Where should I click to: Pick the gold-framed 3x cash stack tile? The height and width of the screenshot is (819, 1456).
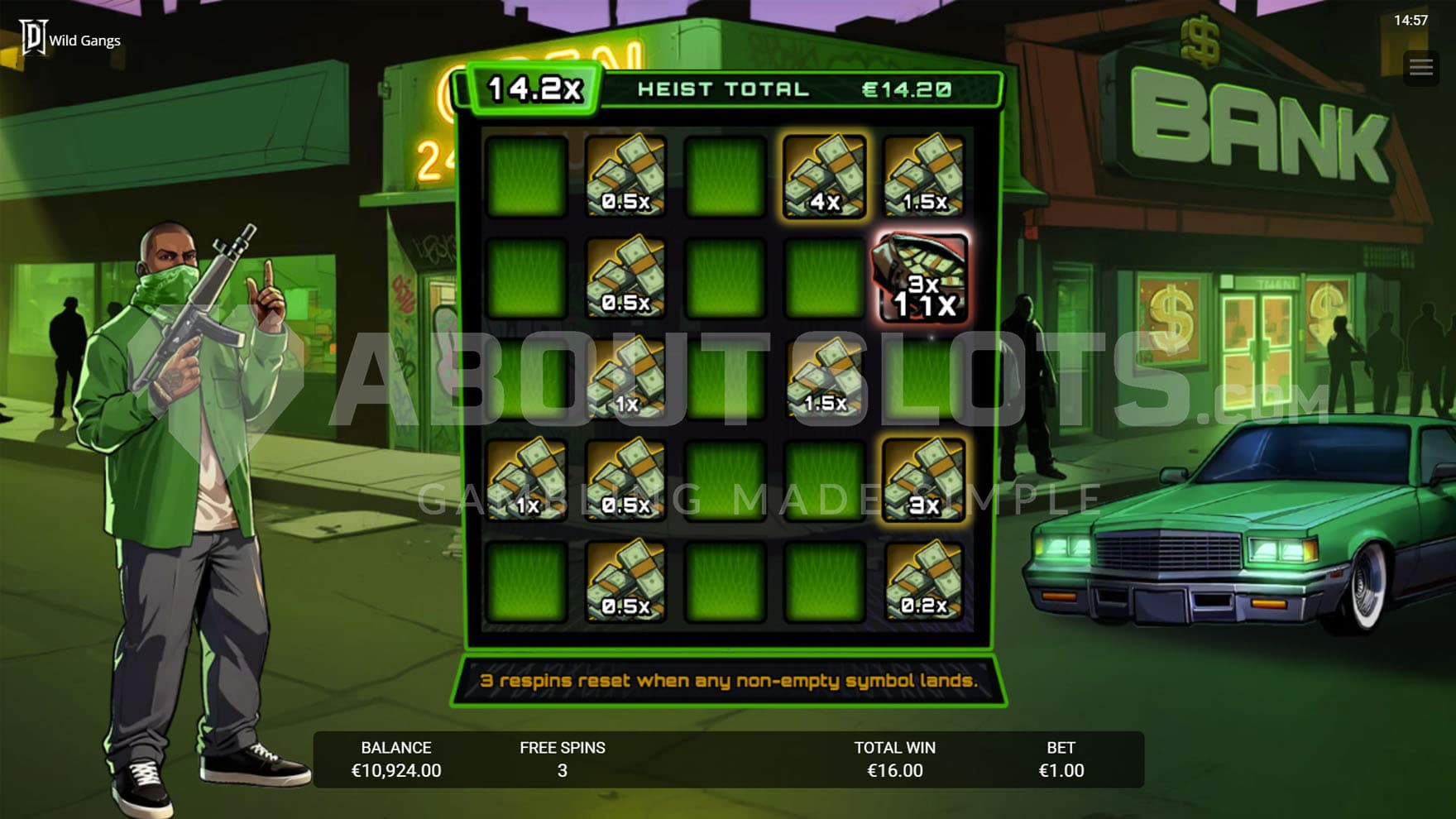click(x=923, y=480)
